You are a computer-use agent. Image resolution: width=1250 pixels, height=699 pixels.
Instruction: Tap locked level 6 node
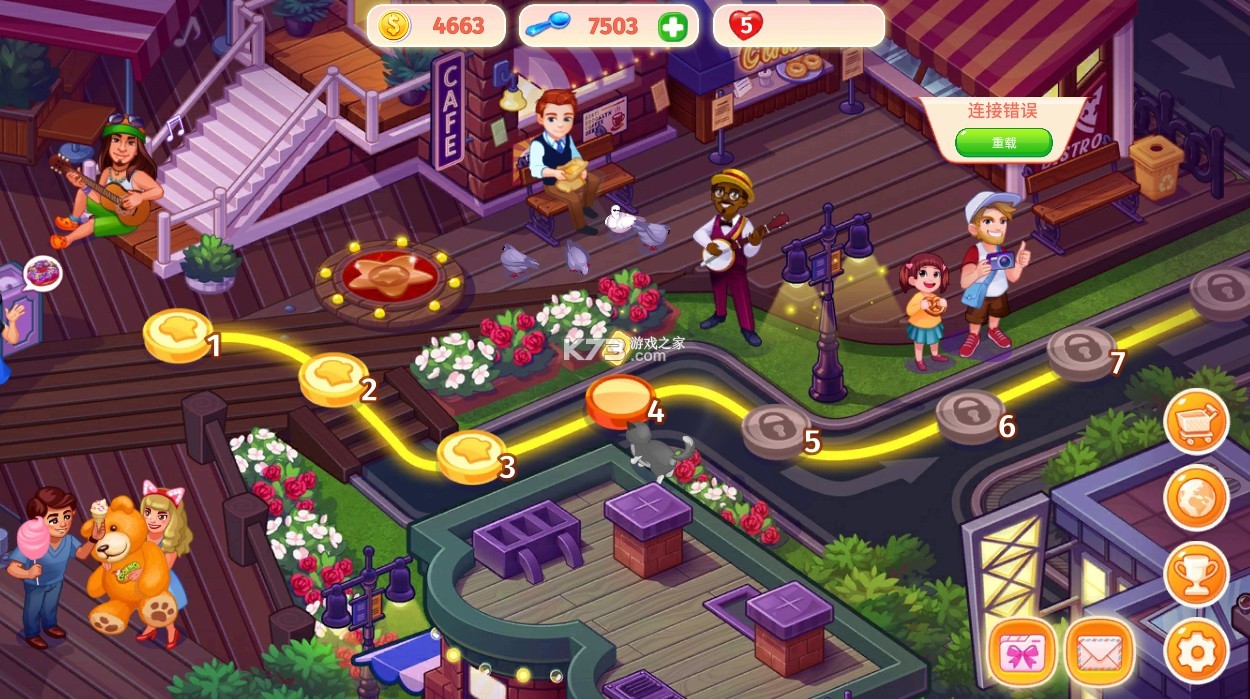click(x=969, y=415)
